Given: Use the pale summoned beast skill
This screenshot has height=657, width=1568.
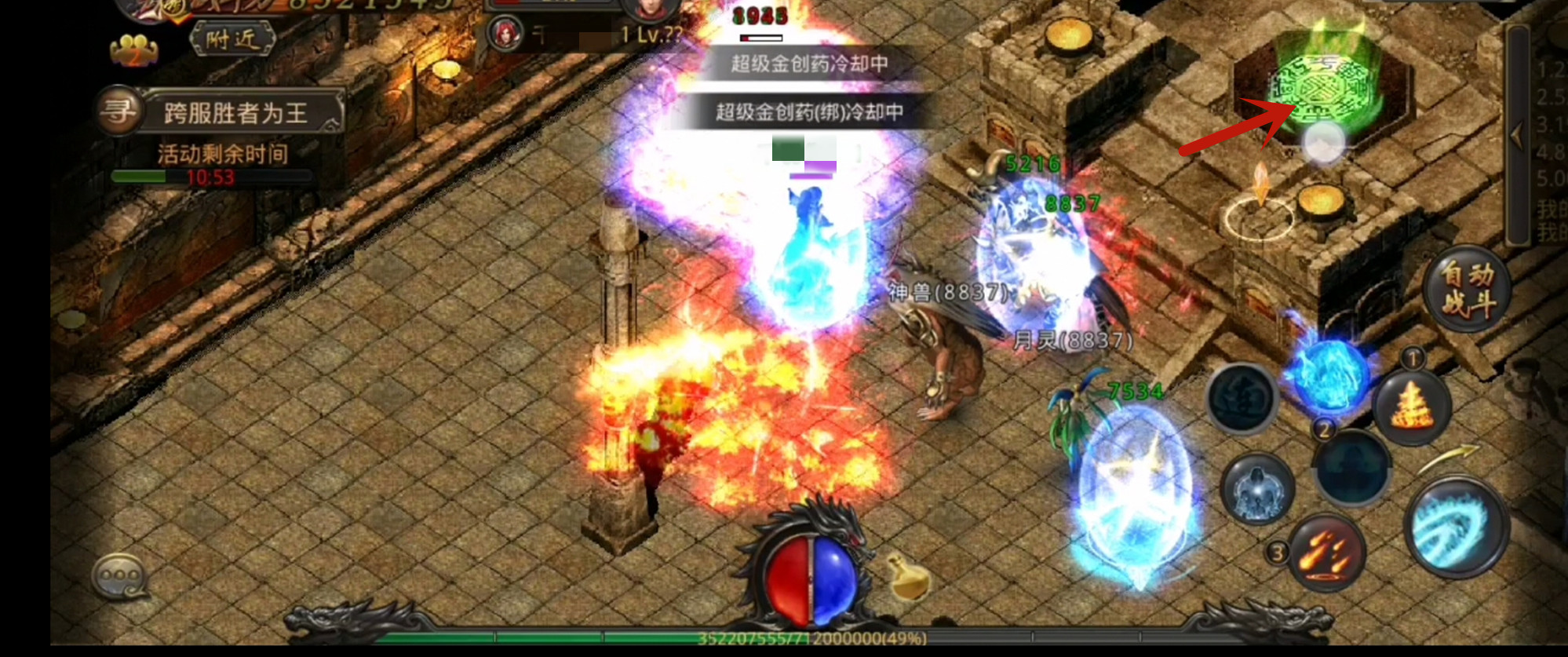Looking at the screenshot, I should click(x=1257, y=489).
